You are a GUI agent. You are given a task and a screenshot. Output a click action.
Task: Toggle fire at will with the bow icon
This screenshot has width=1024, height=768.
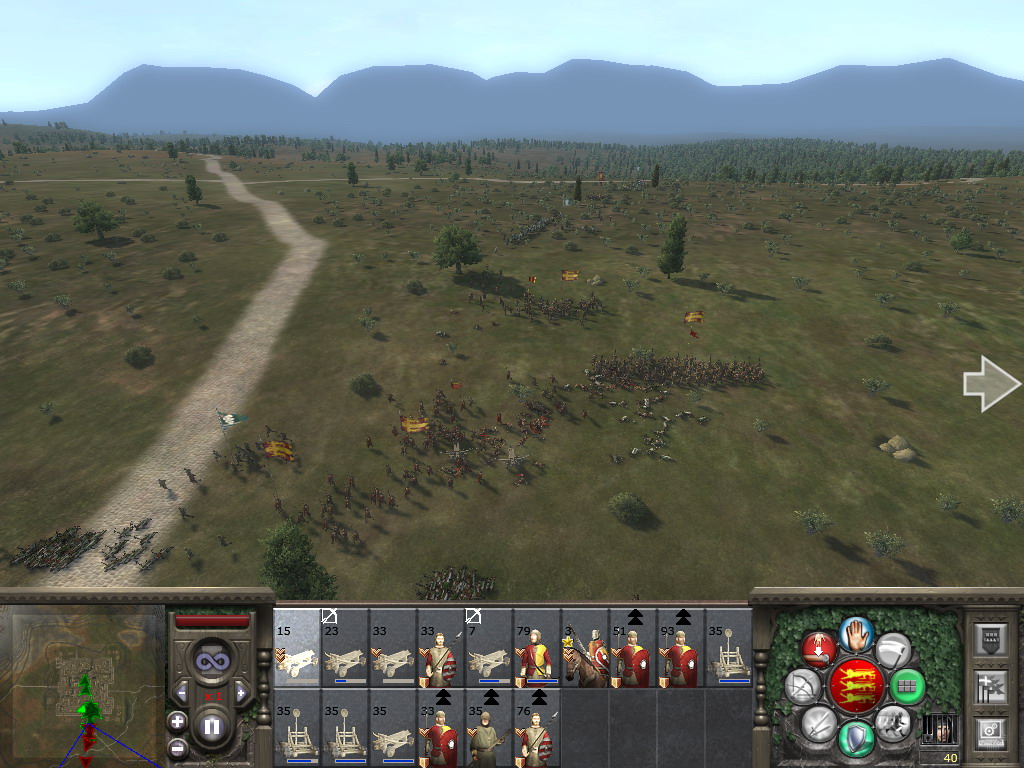click(803, 687)
